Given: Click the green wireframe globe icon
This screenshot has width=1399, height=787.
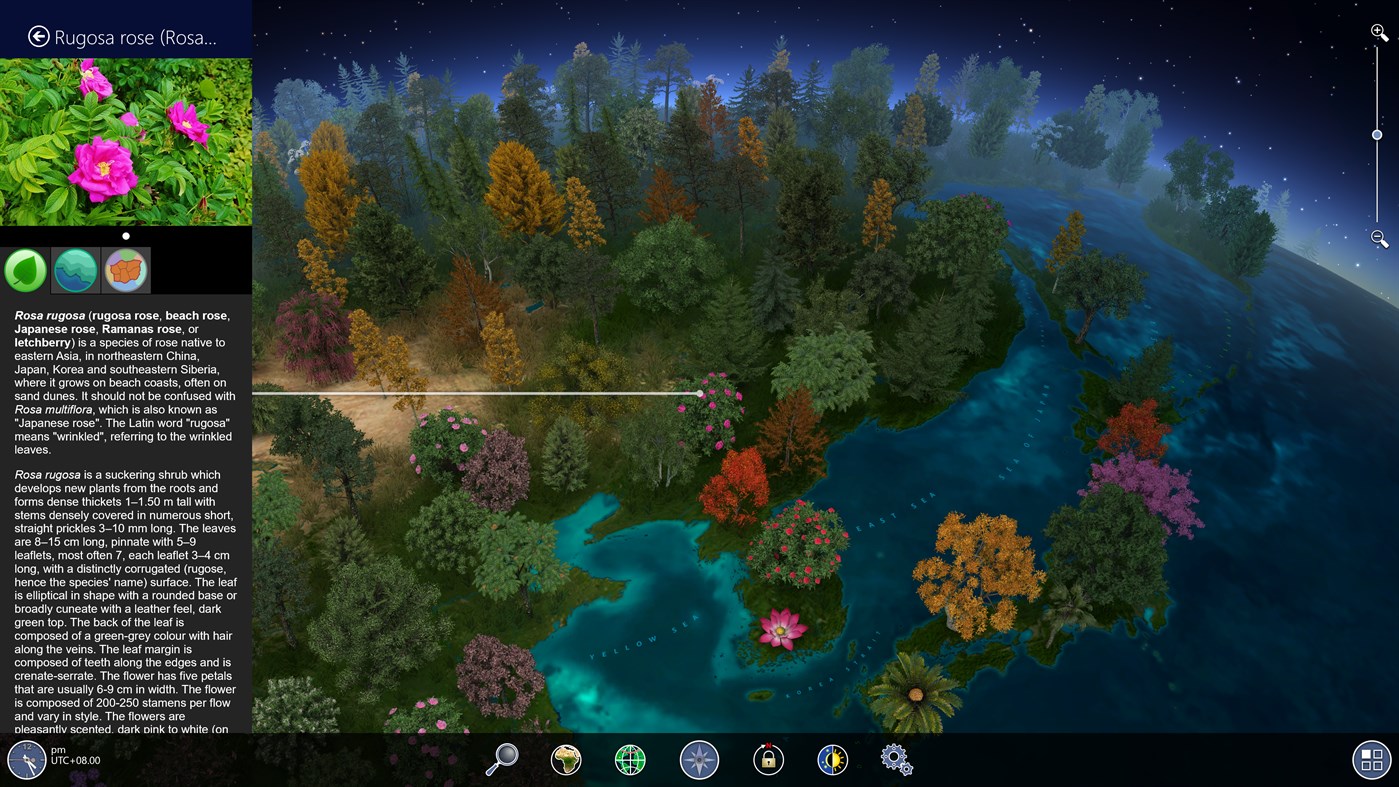Looking at the screenshot, I should (x=630, y=759).
